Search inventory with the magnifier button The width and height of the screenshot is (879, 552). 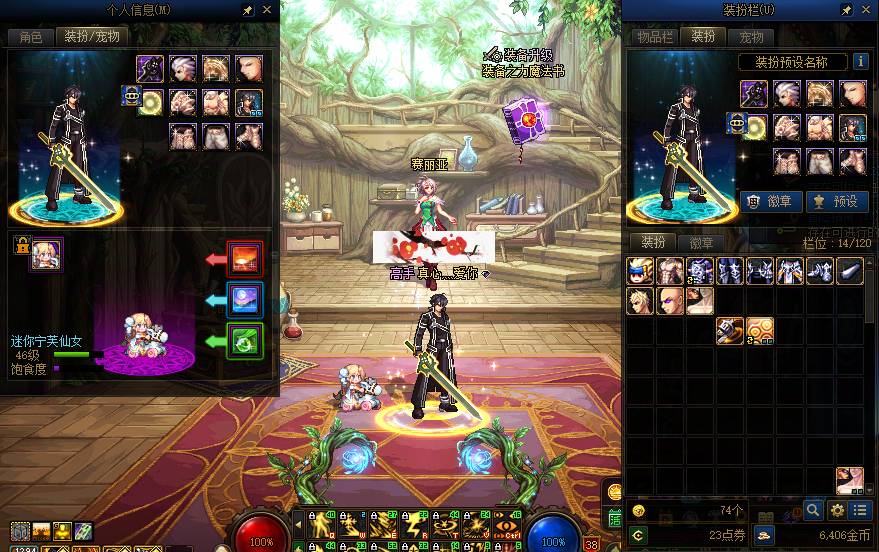pyautogui.click(x=815, y=511)
